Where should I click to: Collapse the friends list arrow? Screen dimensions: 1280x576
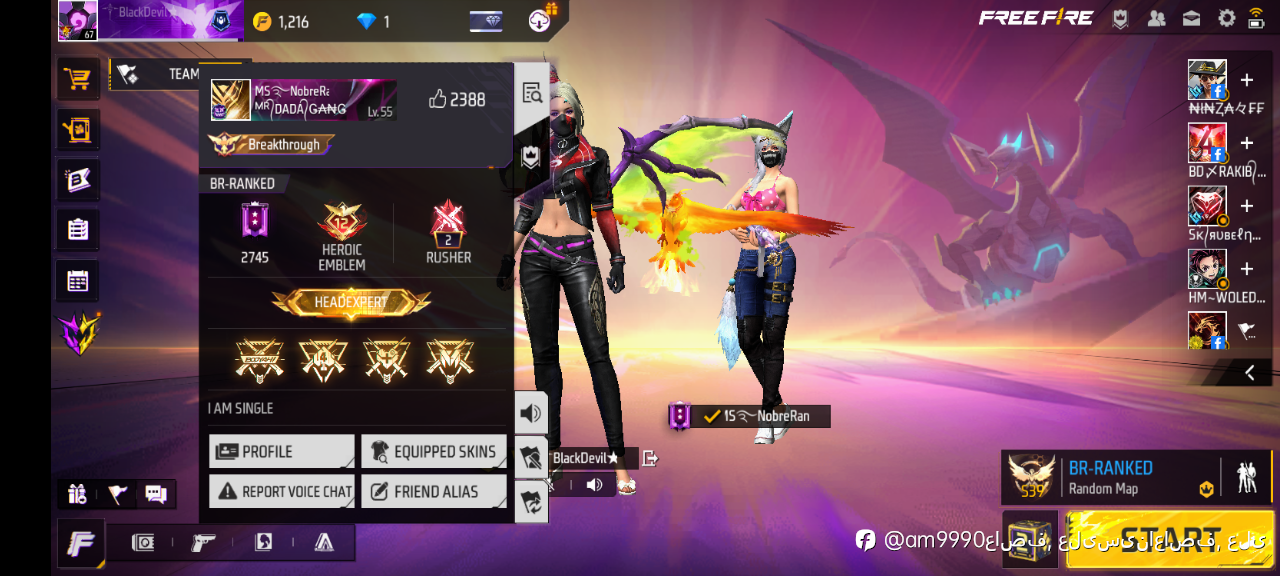(x=1250, y=372)
